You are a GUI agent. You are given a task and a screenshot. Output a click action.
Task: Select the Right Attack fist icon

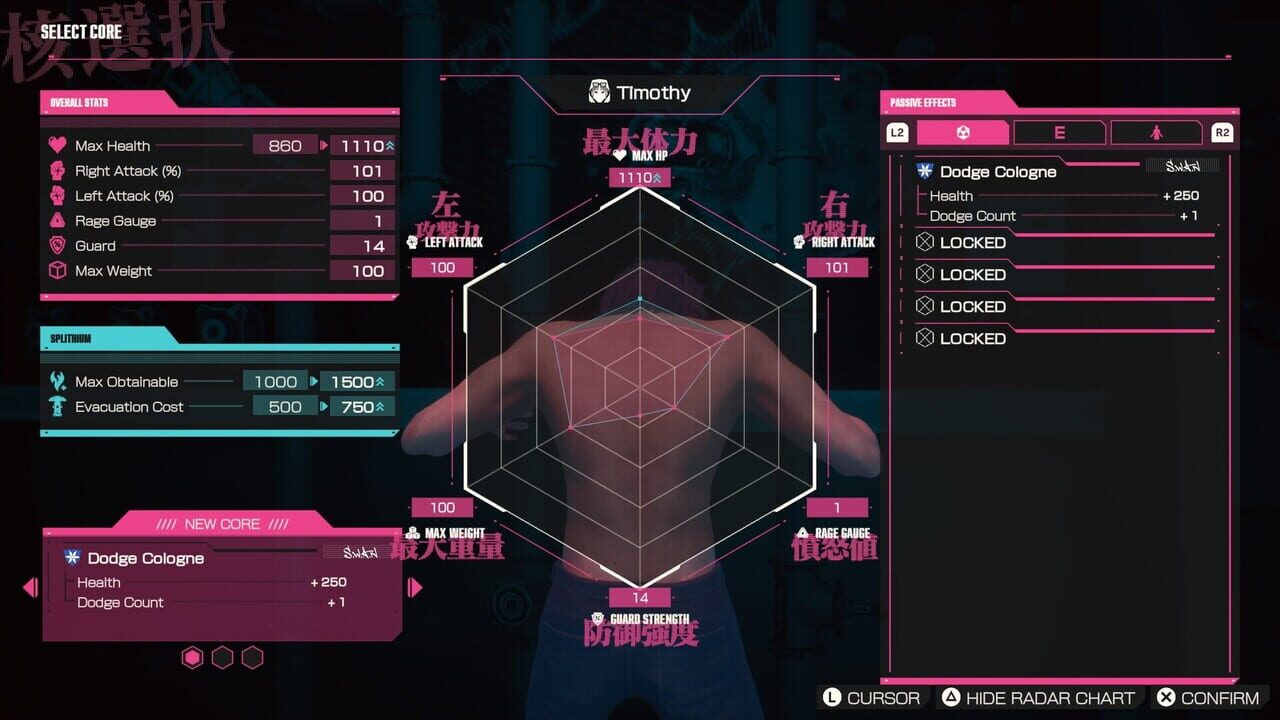pos(60,170)
